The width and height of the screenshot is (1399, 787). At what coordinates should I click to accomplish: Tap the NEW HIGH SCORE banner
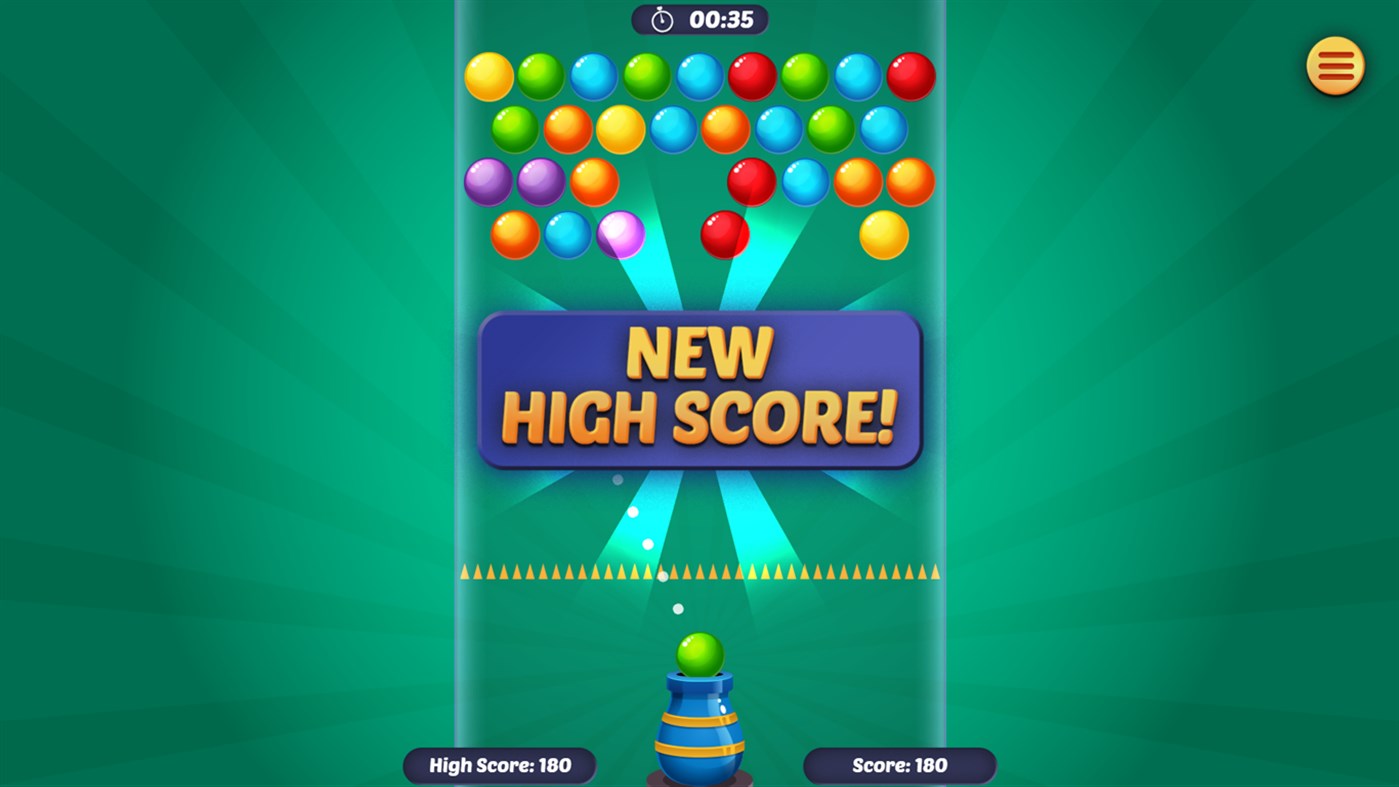pos(699,388)
